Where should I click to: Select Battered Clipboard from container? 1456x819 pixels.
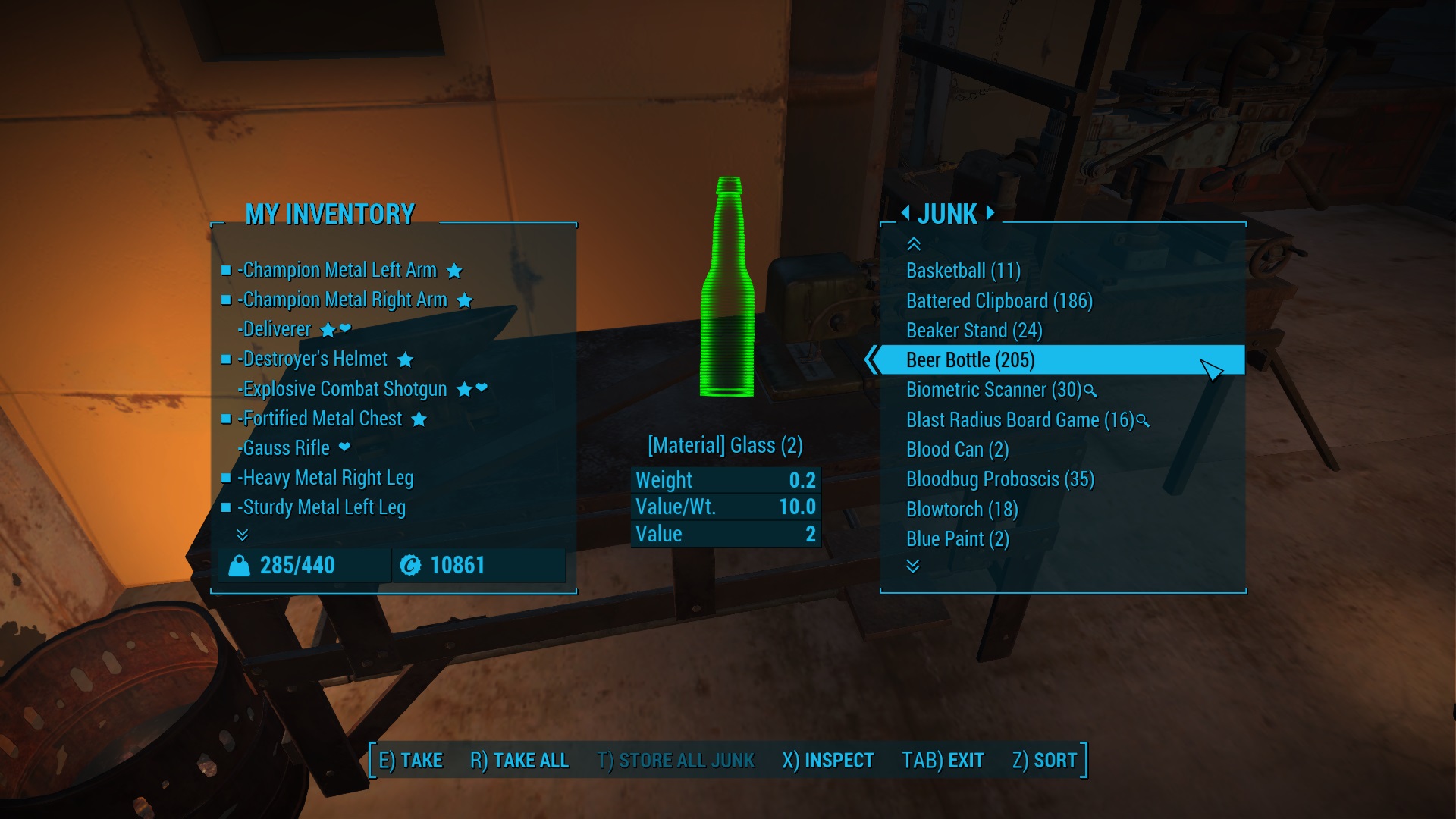pos(999,301)
